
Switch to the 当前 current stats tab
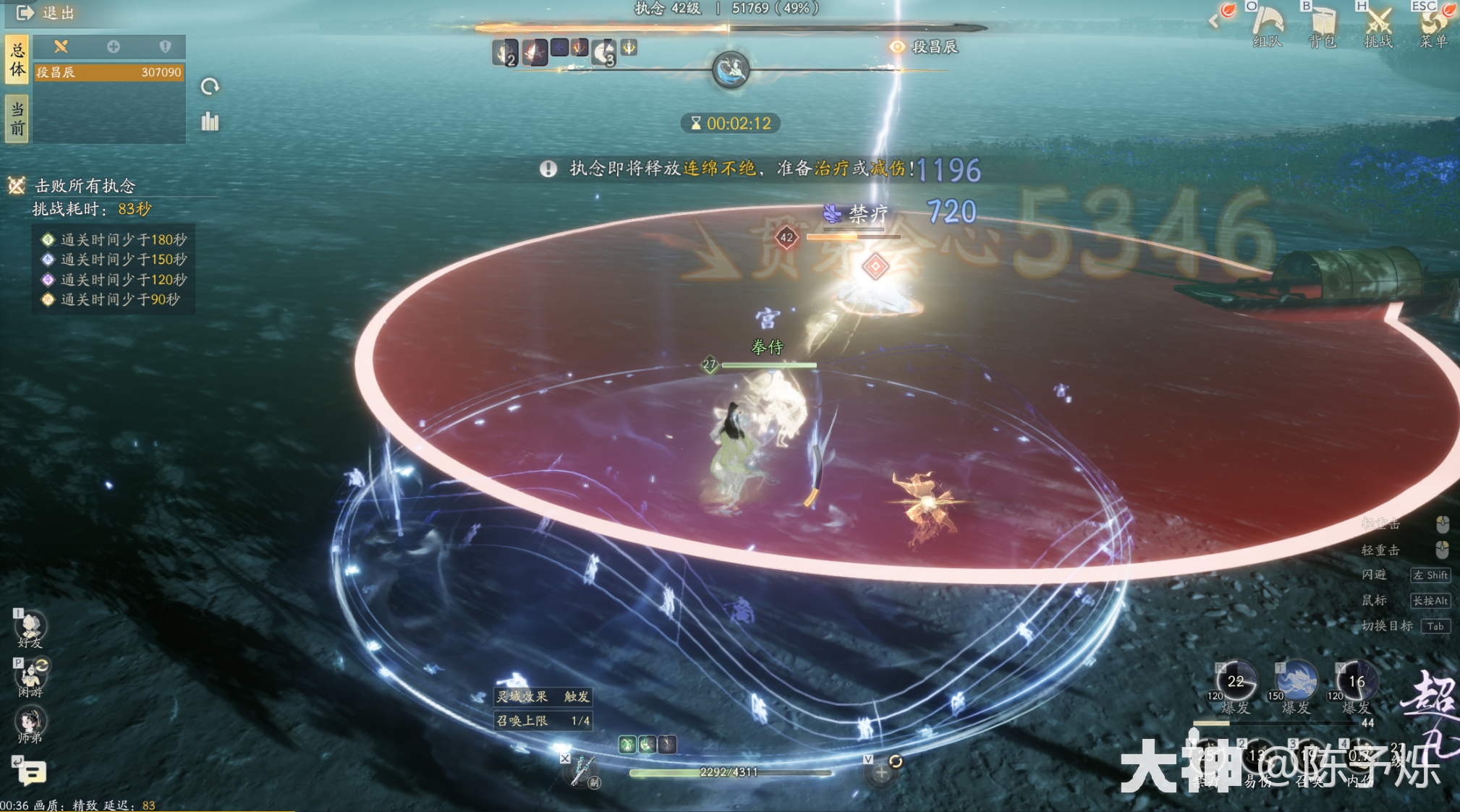[17, 119]
